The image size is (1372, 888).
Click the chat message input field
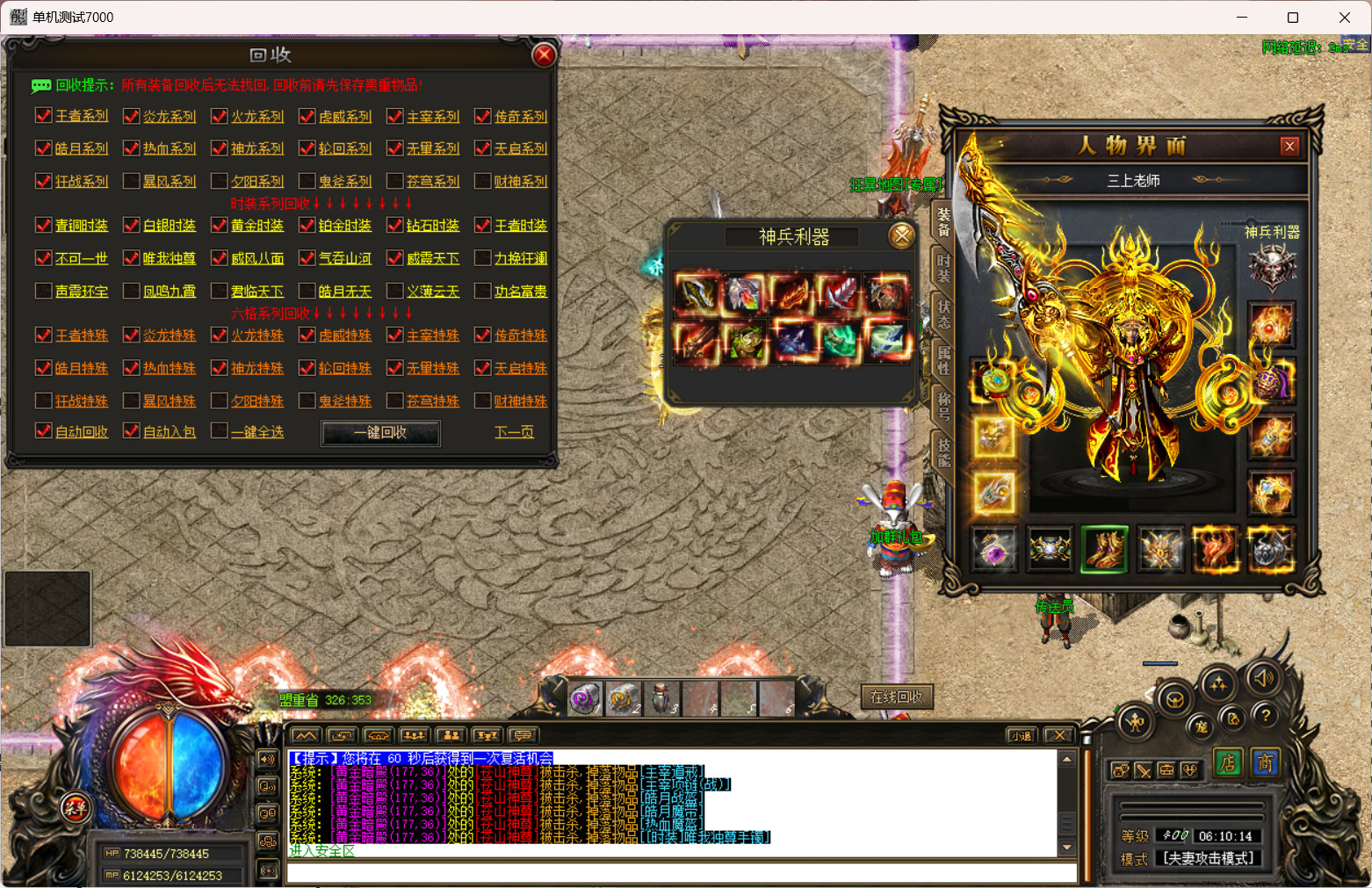tap(681, 873)
